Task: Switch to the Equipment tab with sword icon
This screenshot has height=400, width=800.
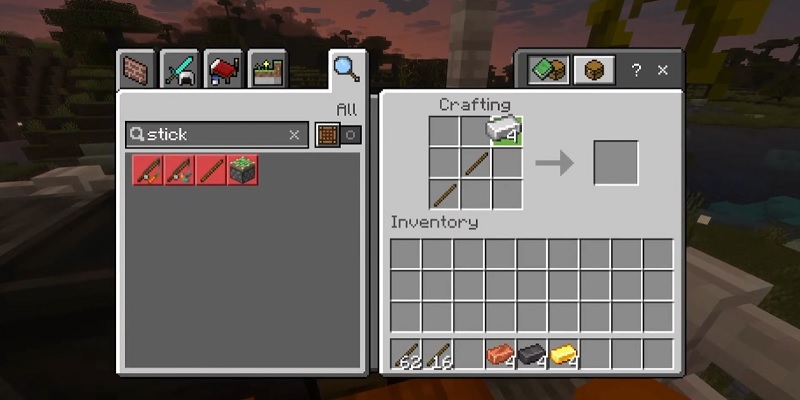Action: point(179,70)
